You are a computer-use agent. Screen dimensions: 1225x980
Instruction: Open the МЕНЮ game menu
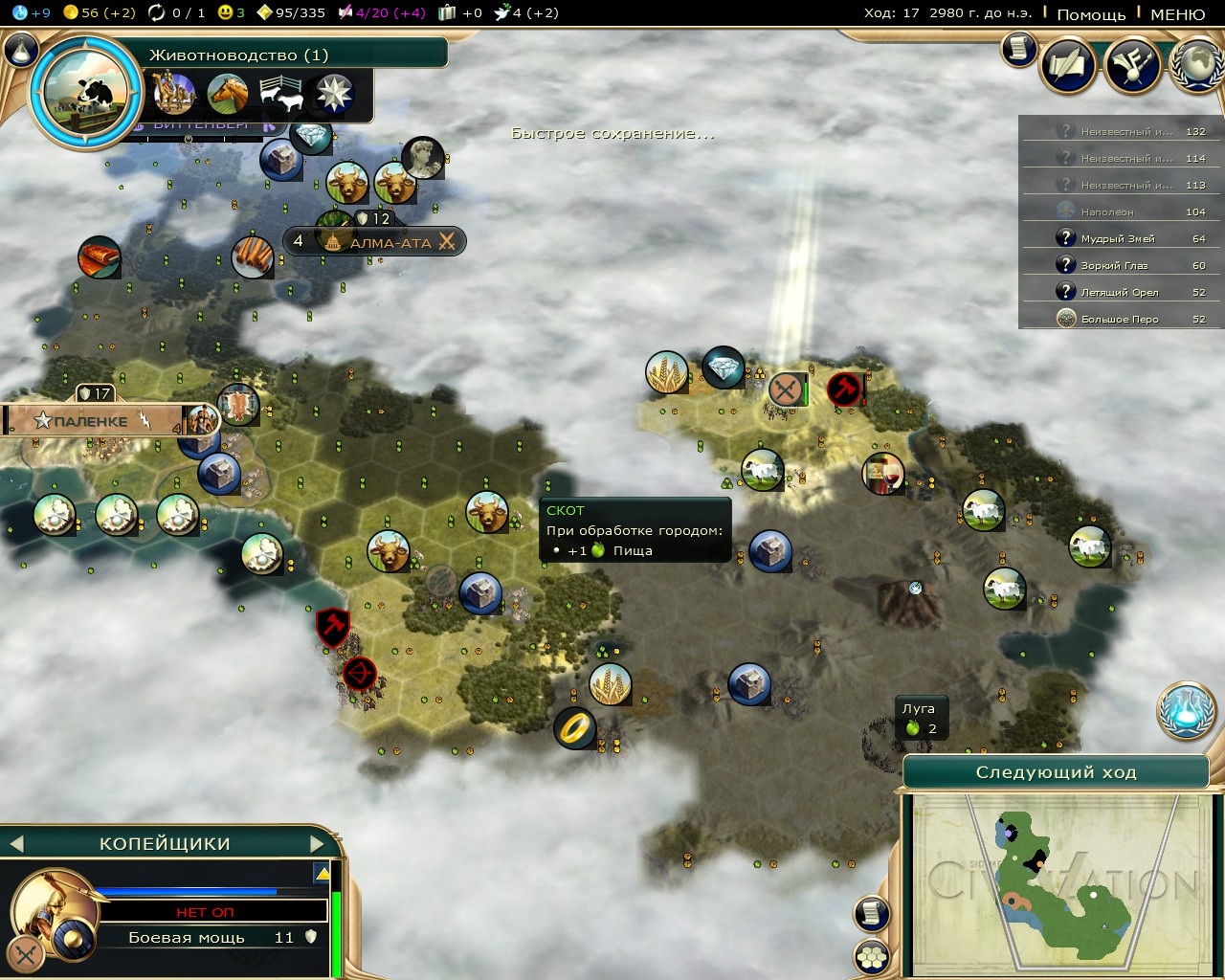coord(1177,14)
